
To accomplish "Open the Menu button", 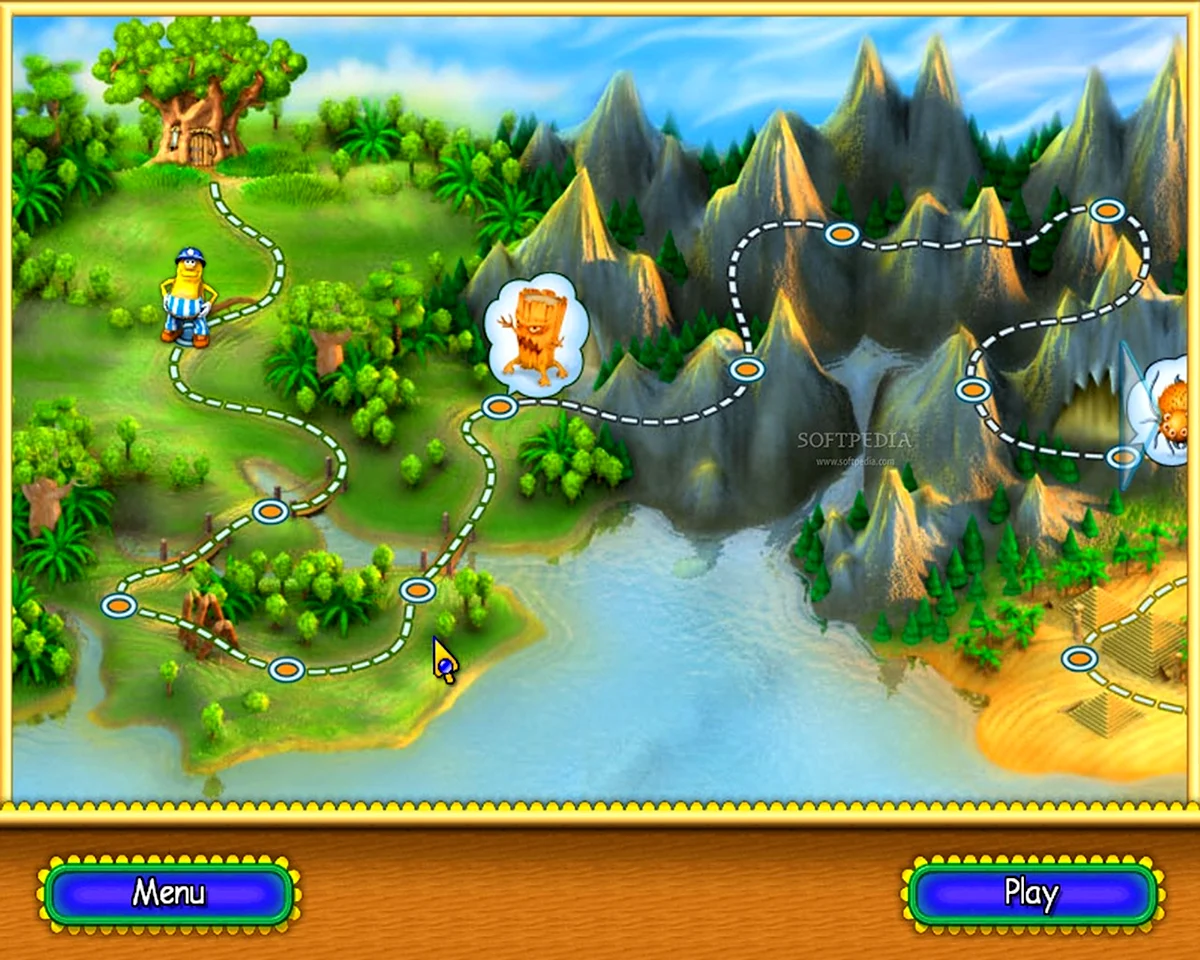I will click(168, 892).
